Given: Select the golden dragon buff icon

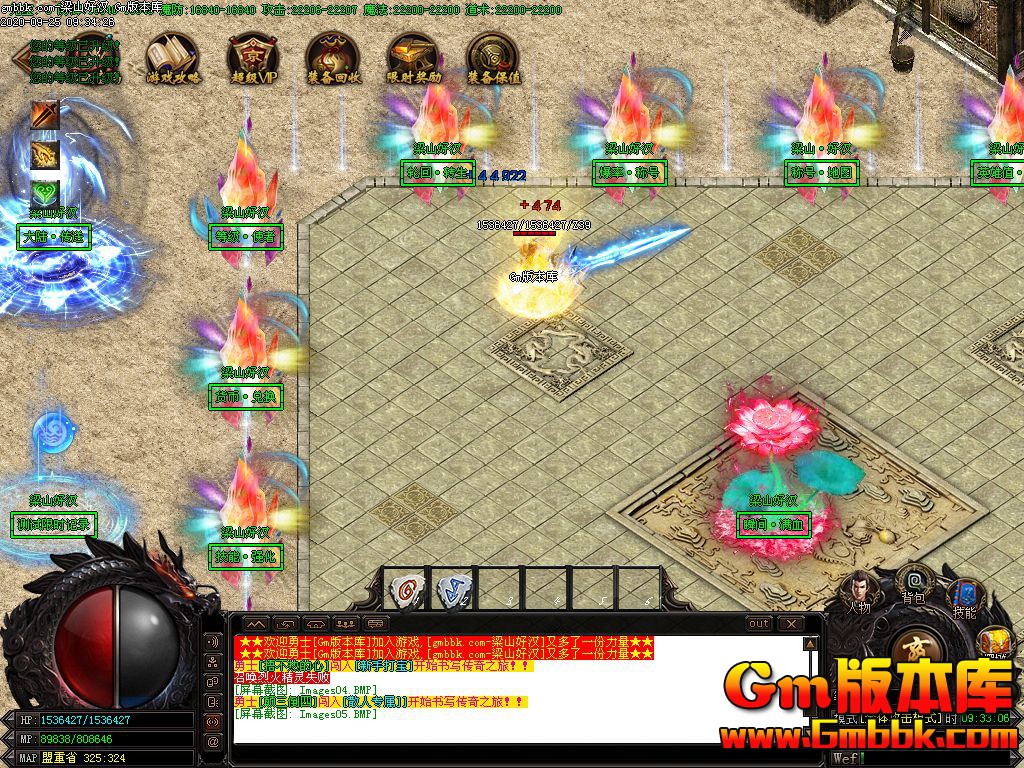Looking at the screenshot, I should click(45, 155).
